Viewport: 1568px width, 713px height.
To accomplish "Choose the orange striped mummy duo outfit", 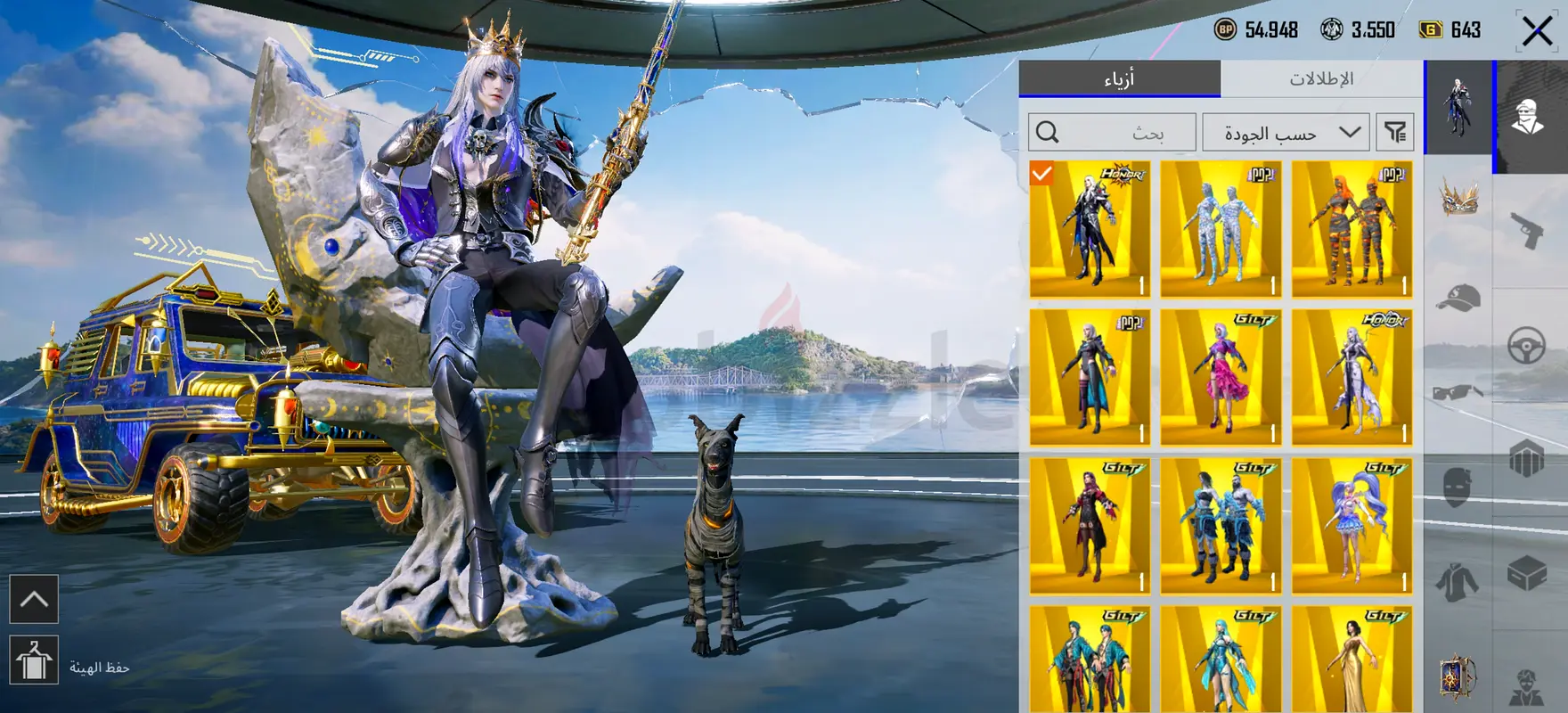I will (1352, 229).
